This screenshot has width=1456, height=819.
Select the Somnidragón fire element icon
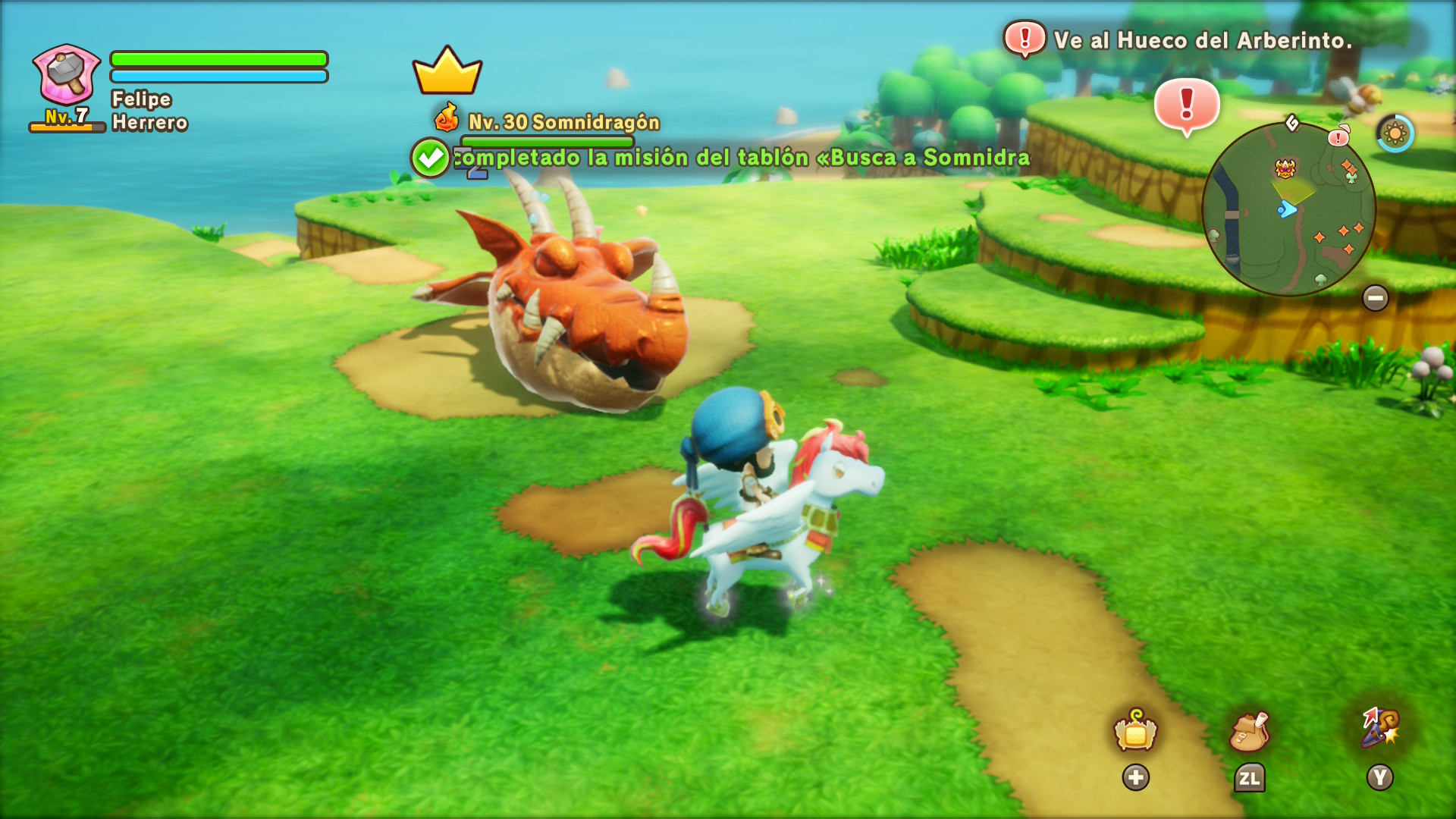(447, 119)
